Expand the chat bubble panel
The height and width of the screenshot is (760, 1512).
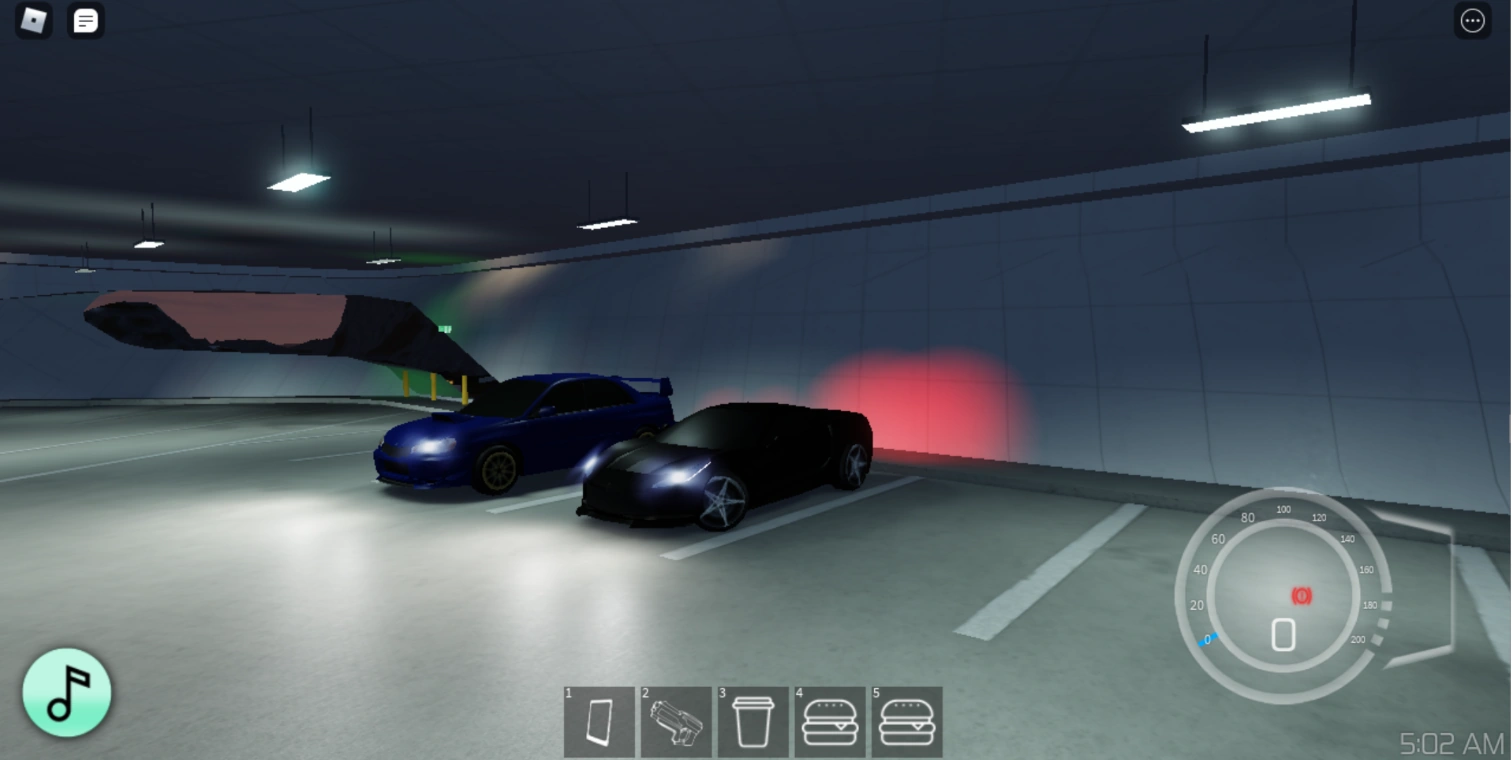85,20
